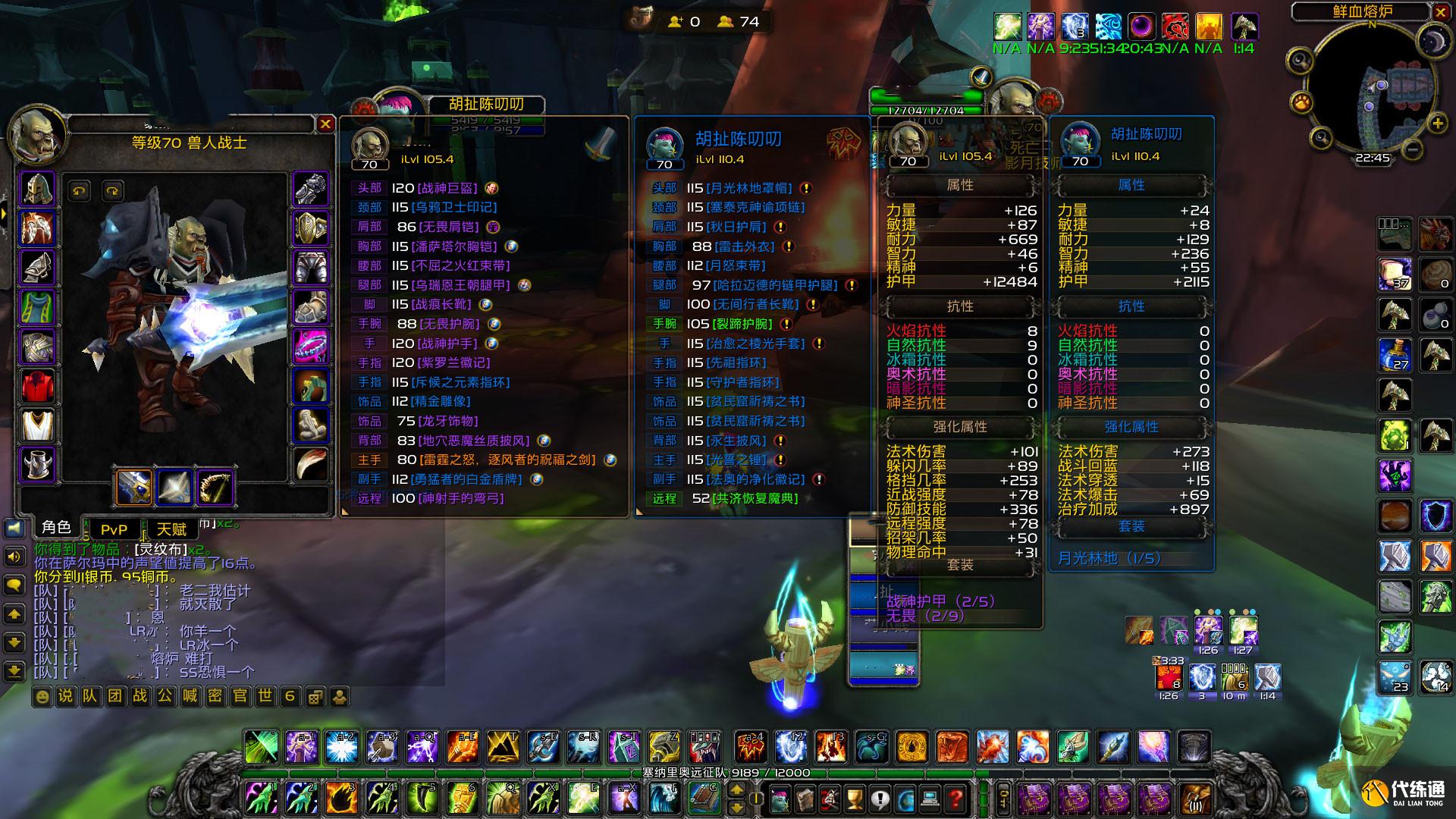
Task: Switch chat to the 世 world channel
Action: 265,696
